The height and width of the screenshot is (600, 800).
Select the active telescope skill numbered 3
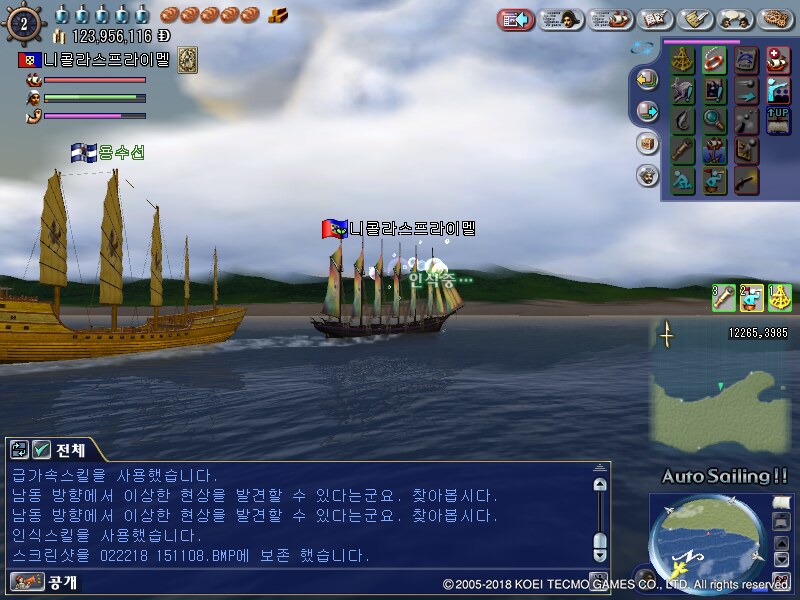pyautogui.click(x=723, y=296)
